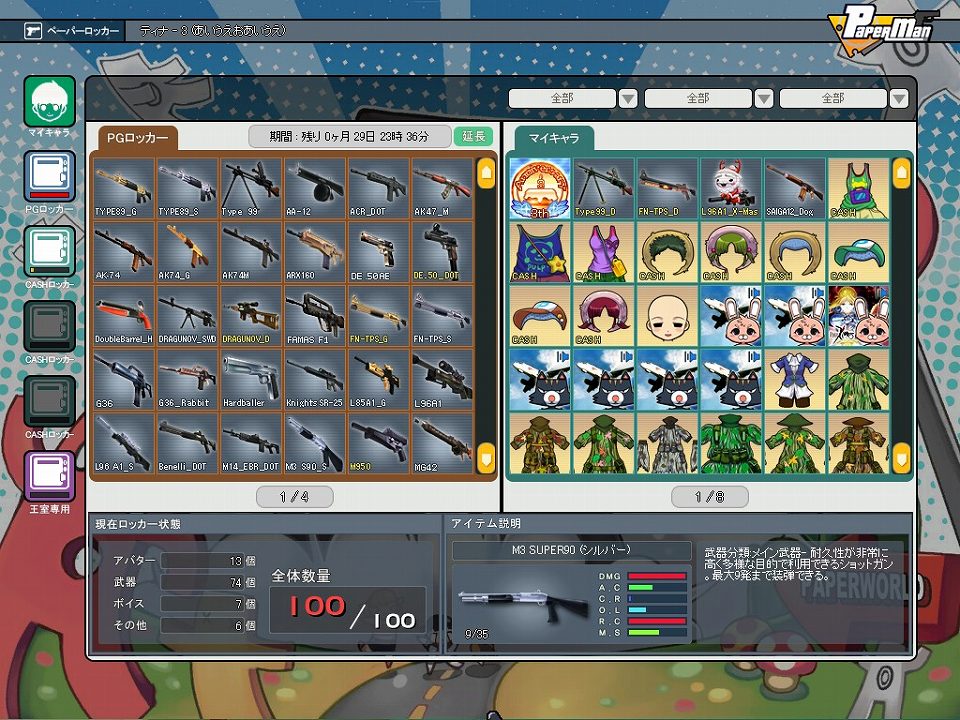
Task: Select the purple tank top CASH item
Action: click(x=604, y=252)
